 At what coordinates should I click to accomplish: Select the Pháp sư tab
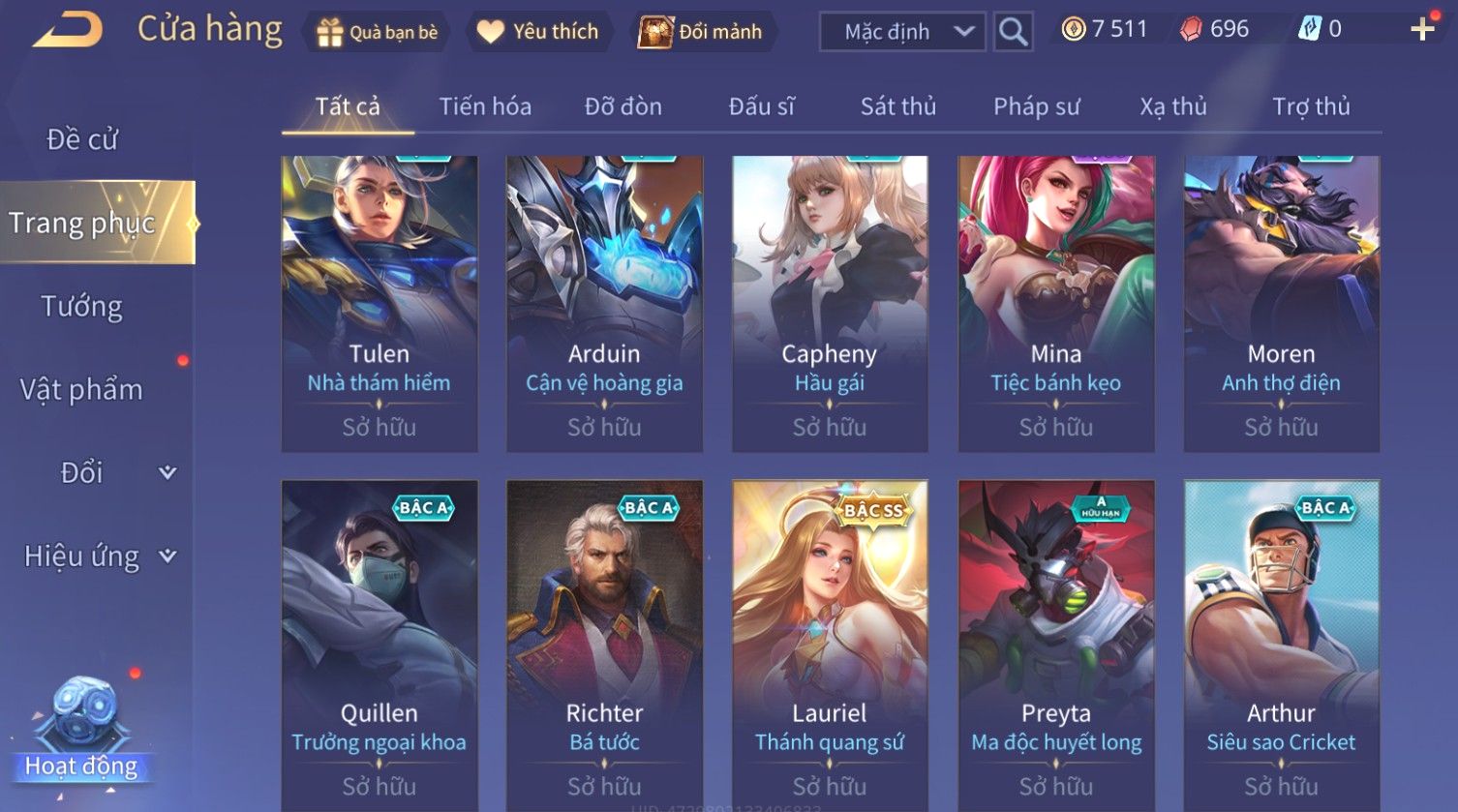coord(1036,106)
